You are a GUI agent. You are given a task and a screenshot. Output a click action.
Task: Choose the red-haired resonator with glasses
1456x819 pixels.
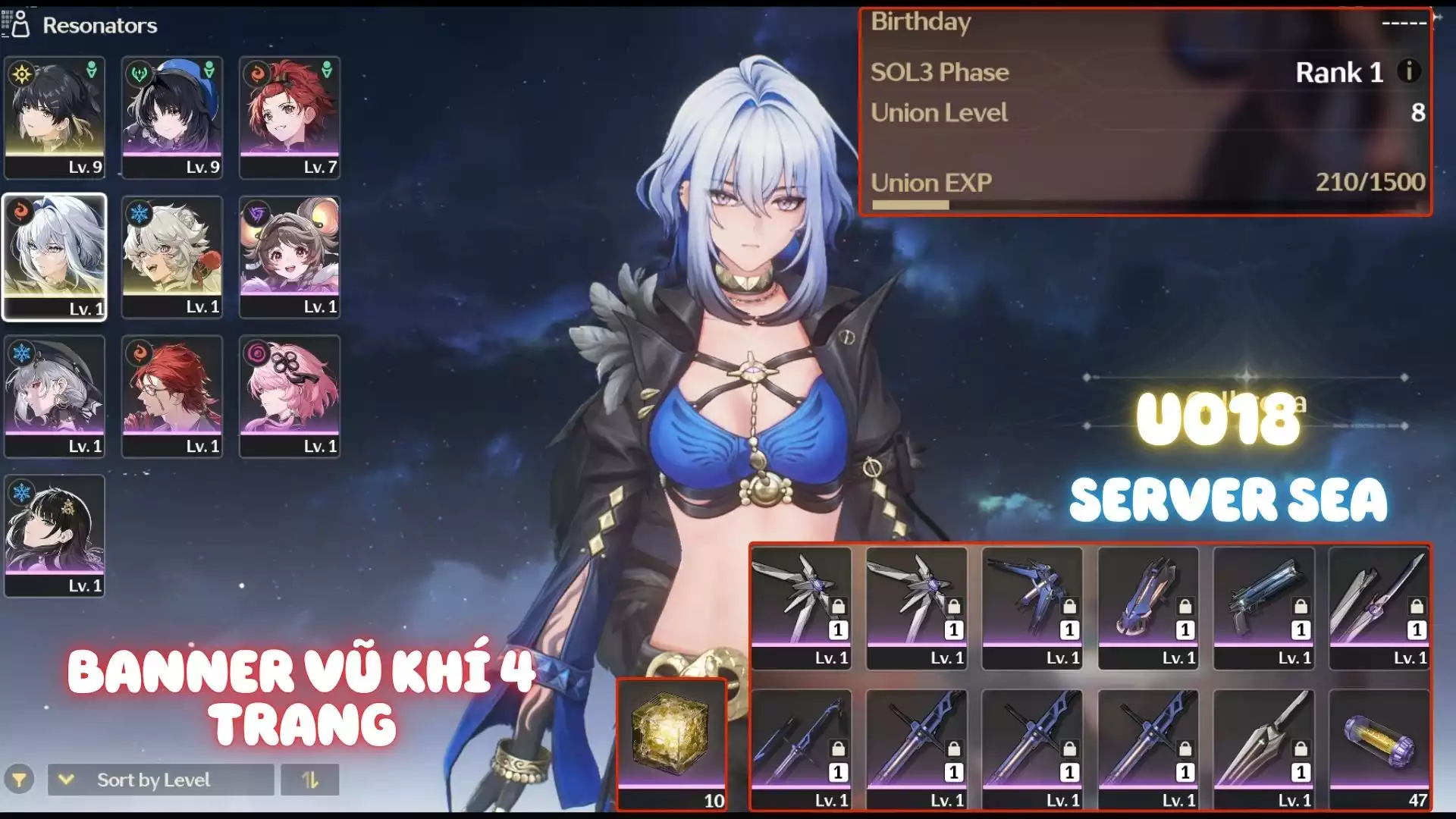point(172,396)
